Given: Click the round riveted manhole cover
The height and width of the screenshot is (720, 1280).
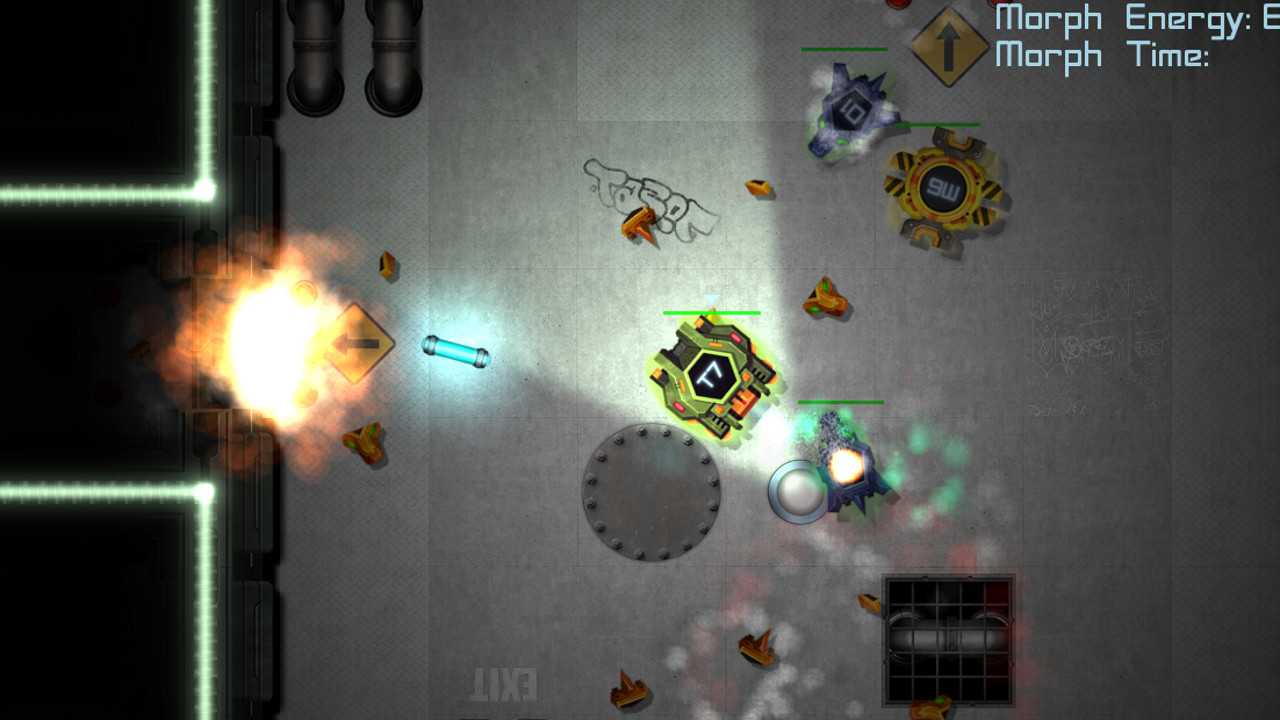Looking at the screenshot, I should click(x=650, y=490).
